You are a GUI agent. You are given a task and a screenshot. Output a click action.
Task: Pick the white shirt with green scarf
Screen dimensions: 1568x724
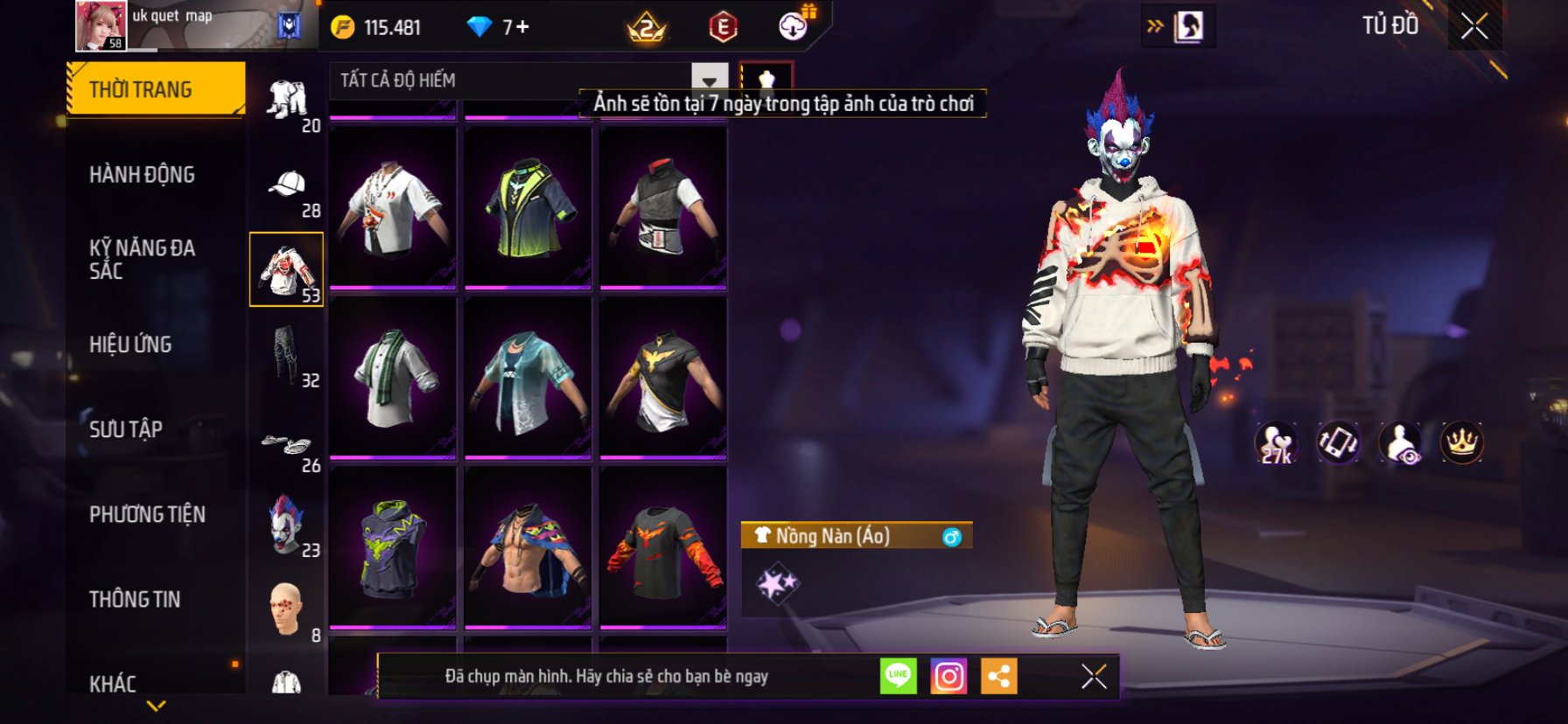pos(393,377)
